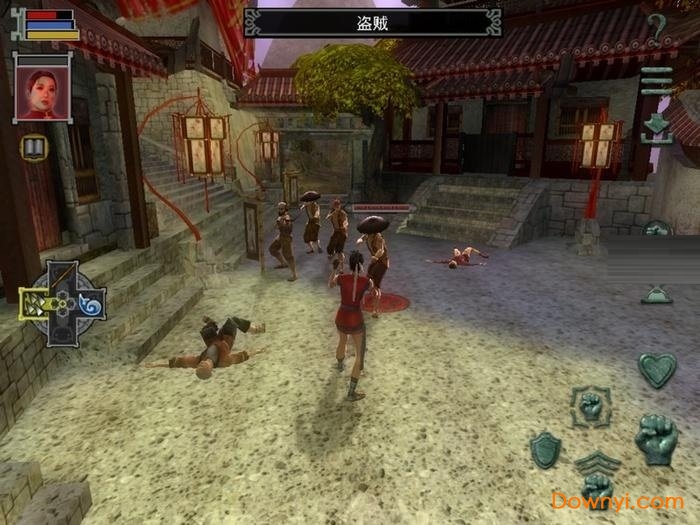
Task: Open the question mark help button
Action: [x=656, y=28]
